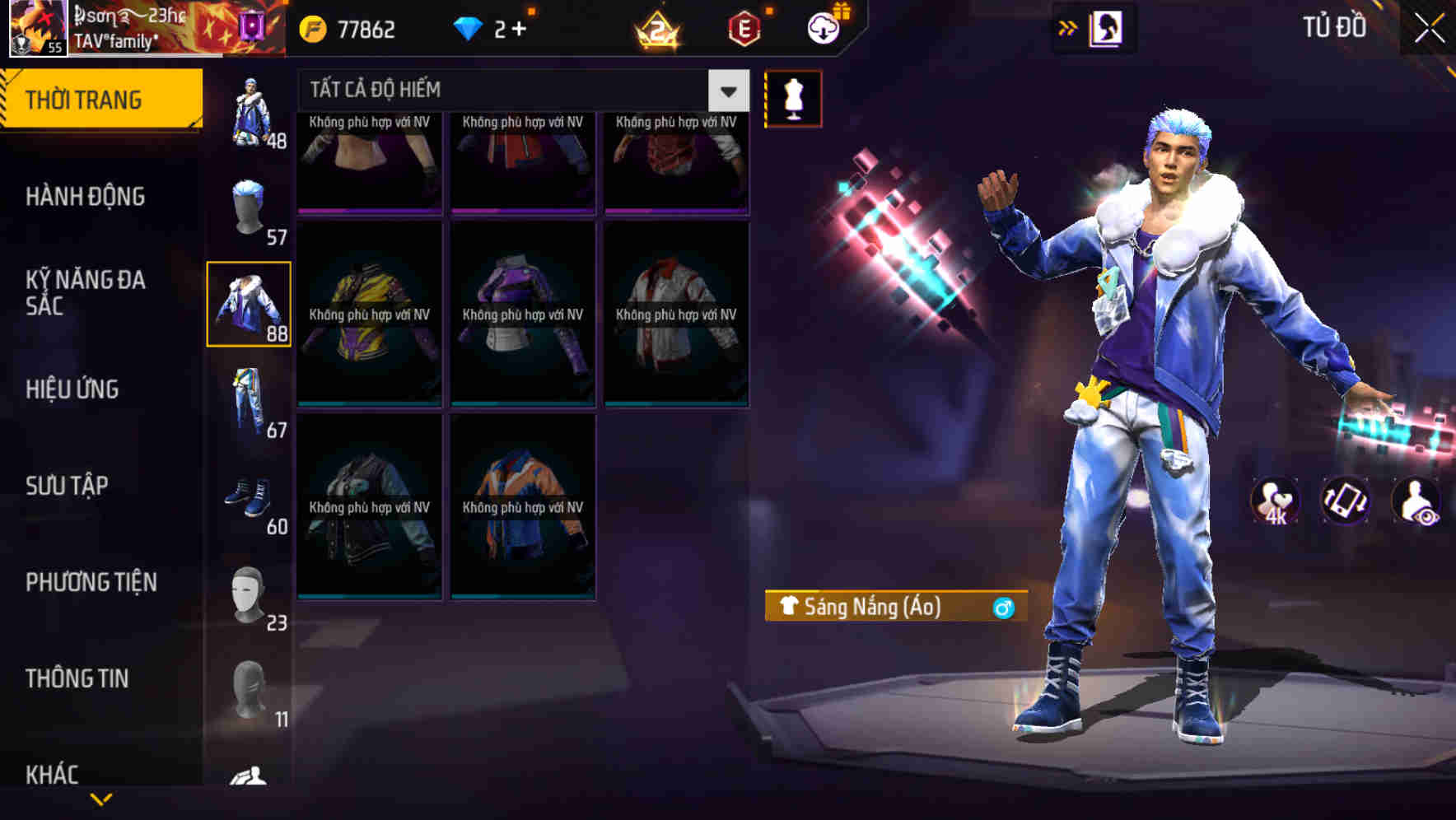1456x820 pixels.
Task: Collapse the sidebar with the bottom yellow chevron
Action: tap(101, 800)
